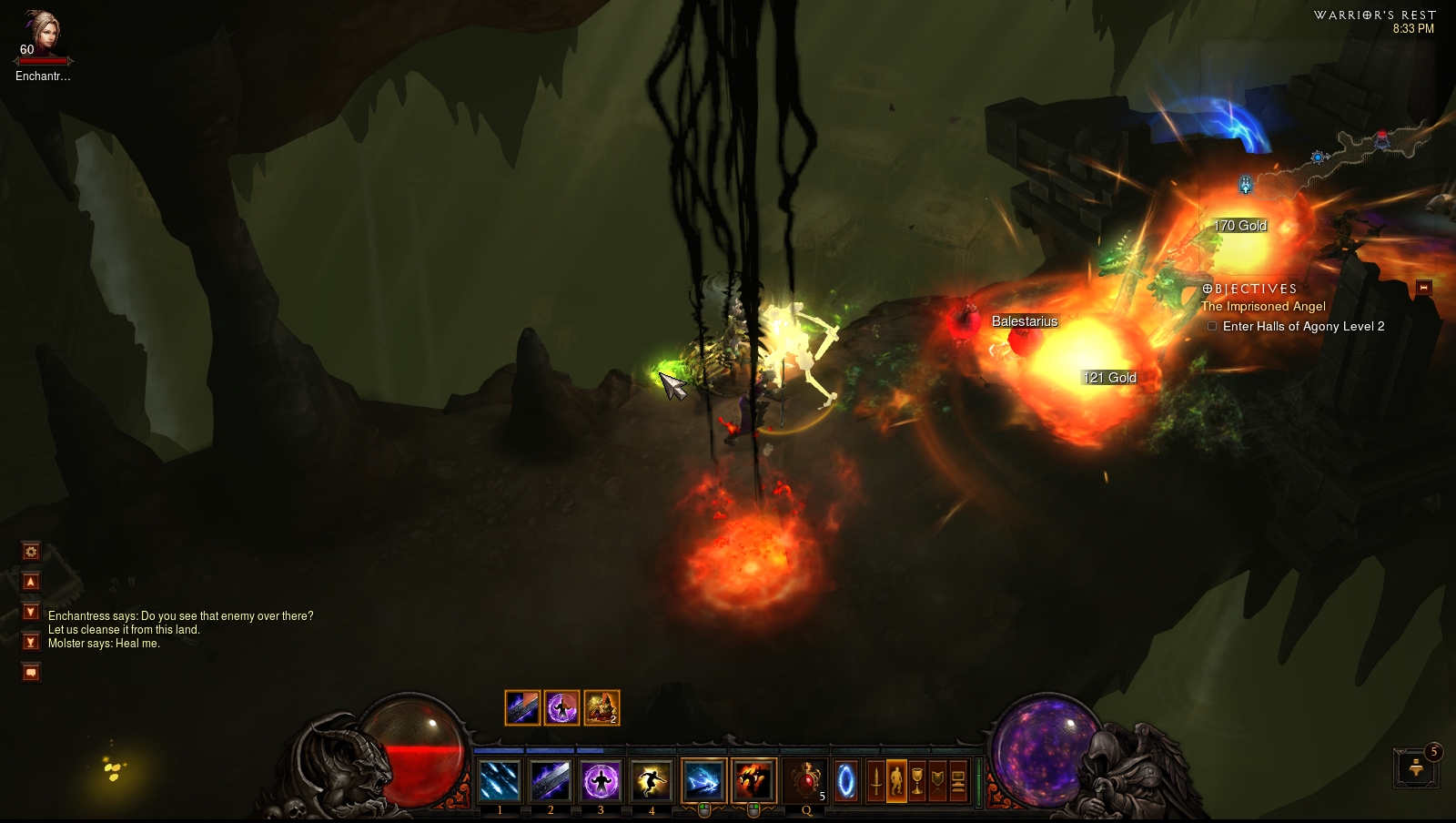
Task: Activate the skill in slot 1
Action: (x=500, y=780)
